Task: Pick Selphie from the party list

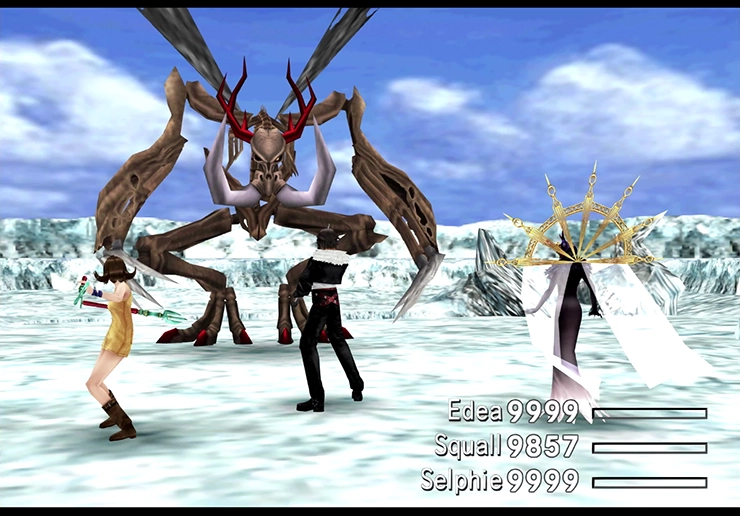Action: coord(461,481)
